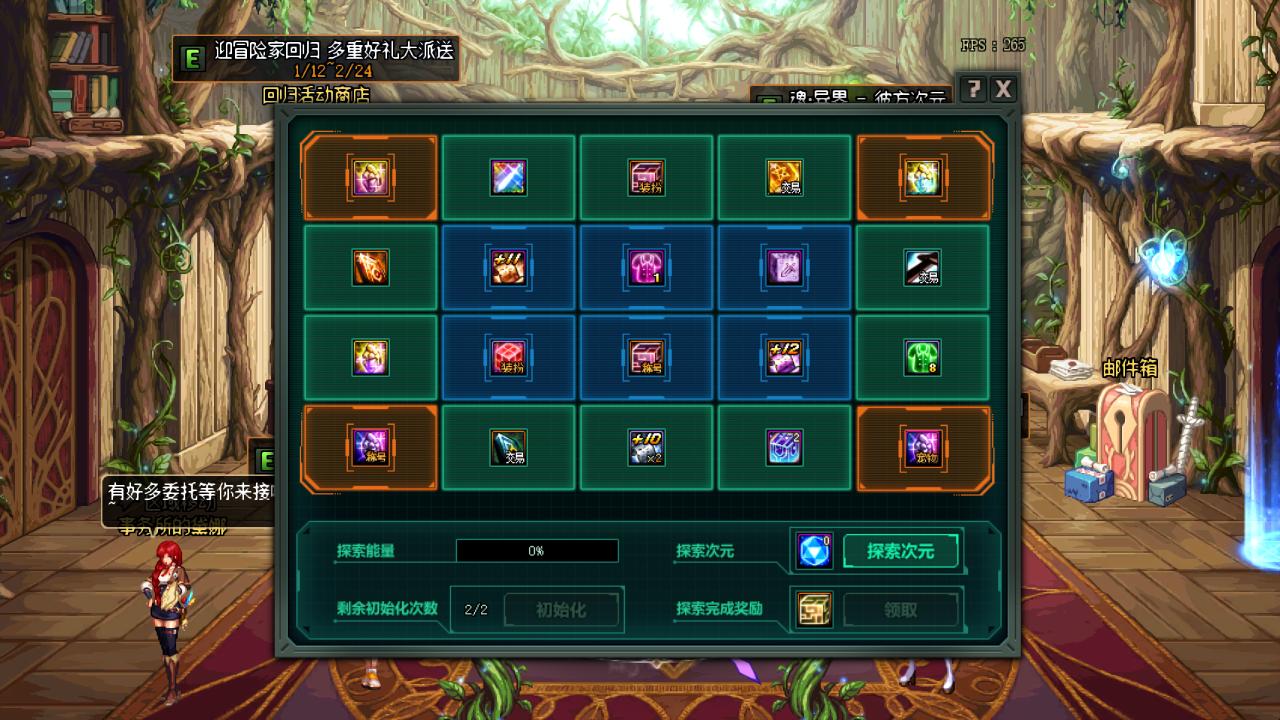This screenshot has width=1280, height=720.
Task: Click the golden sword 交易 icon in top row
Action: pyautogui.click(x=784, y=178)
